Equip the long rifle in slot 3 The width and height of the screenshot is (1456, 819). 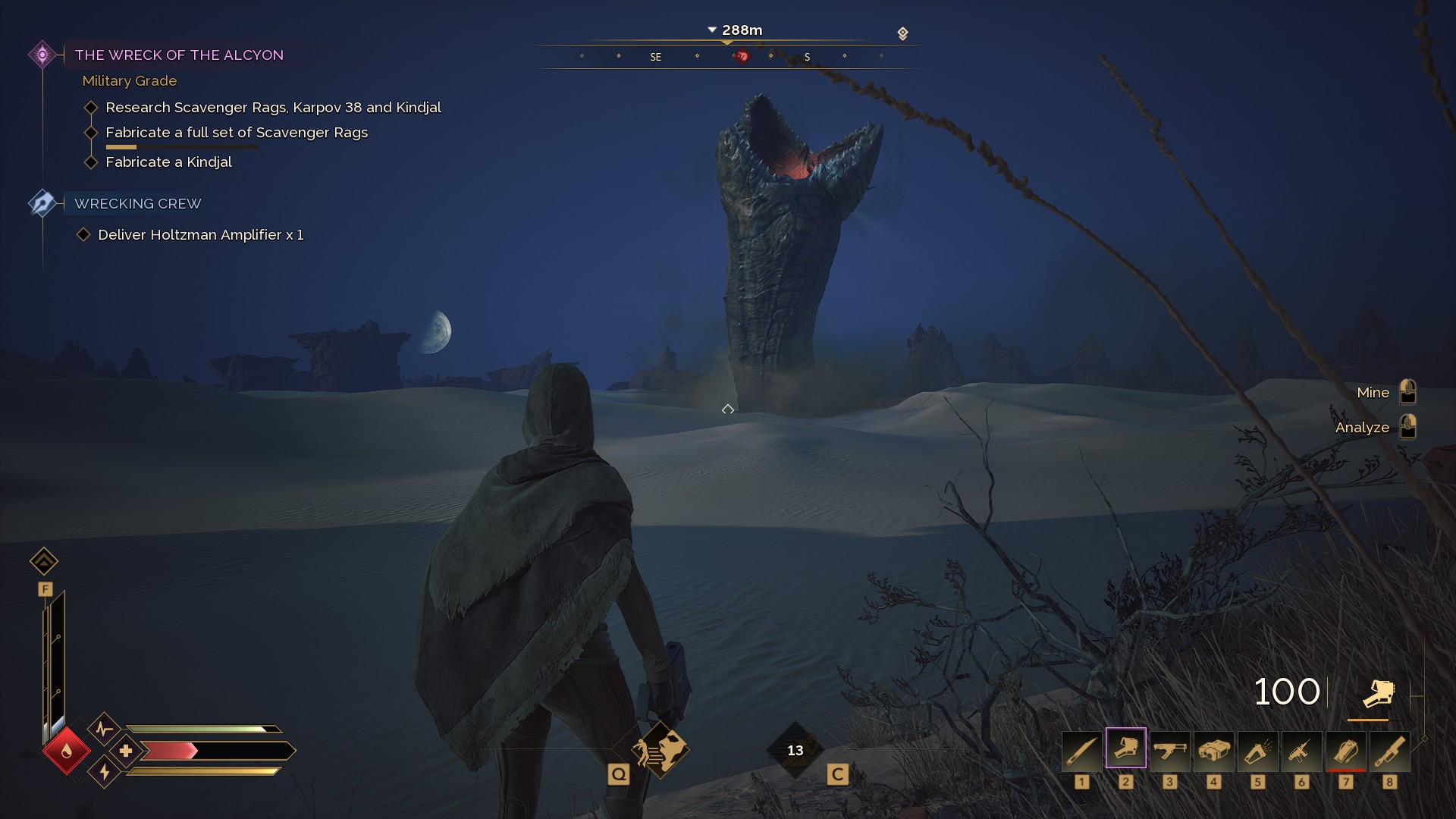pyautogui.click(x=1169, y=751)
